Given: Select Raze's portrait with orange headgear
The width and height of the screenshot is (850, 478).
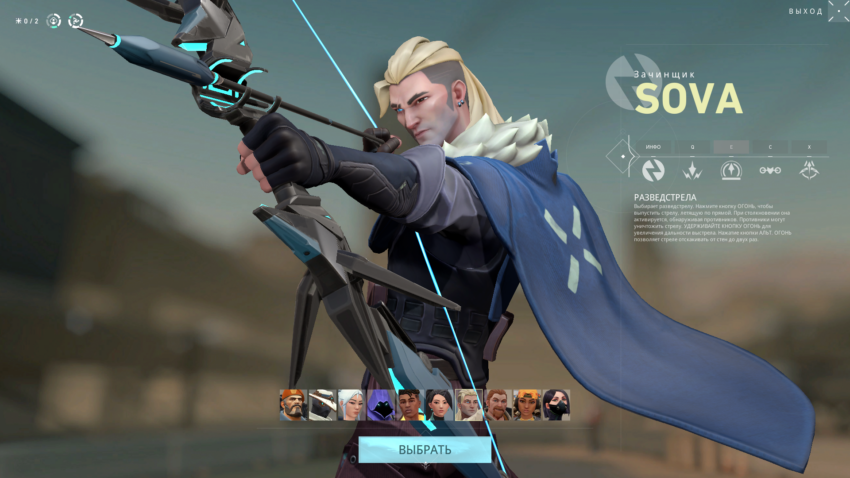Looking at the screenshot, I should coord(527,405).
